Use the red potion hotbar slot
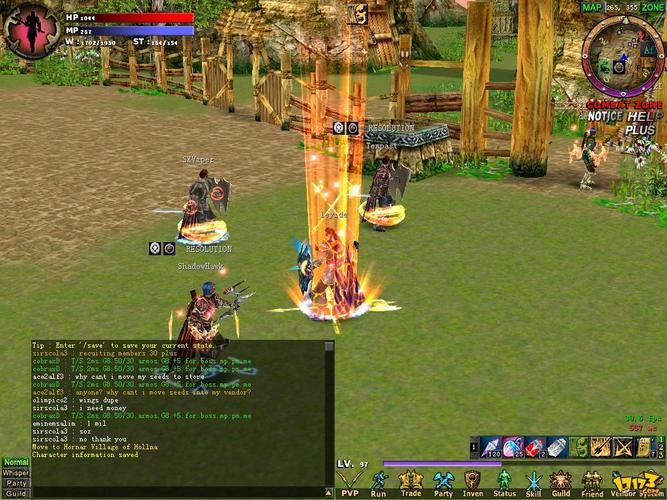The width and height of the screenshot is (667, 500). click(x=535, y=447)
